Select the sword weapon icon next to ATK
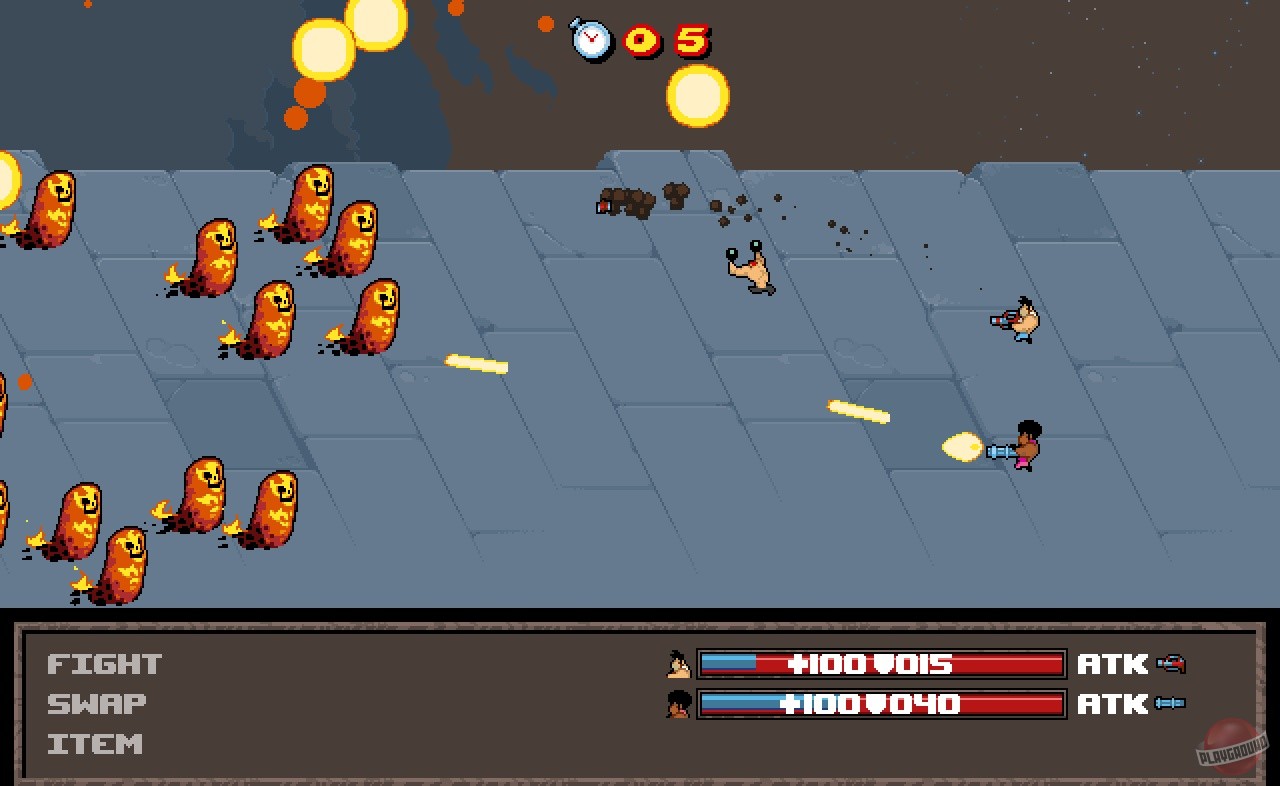 [x=1168, y=703]
